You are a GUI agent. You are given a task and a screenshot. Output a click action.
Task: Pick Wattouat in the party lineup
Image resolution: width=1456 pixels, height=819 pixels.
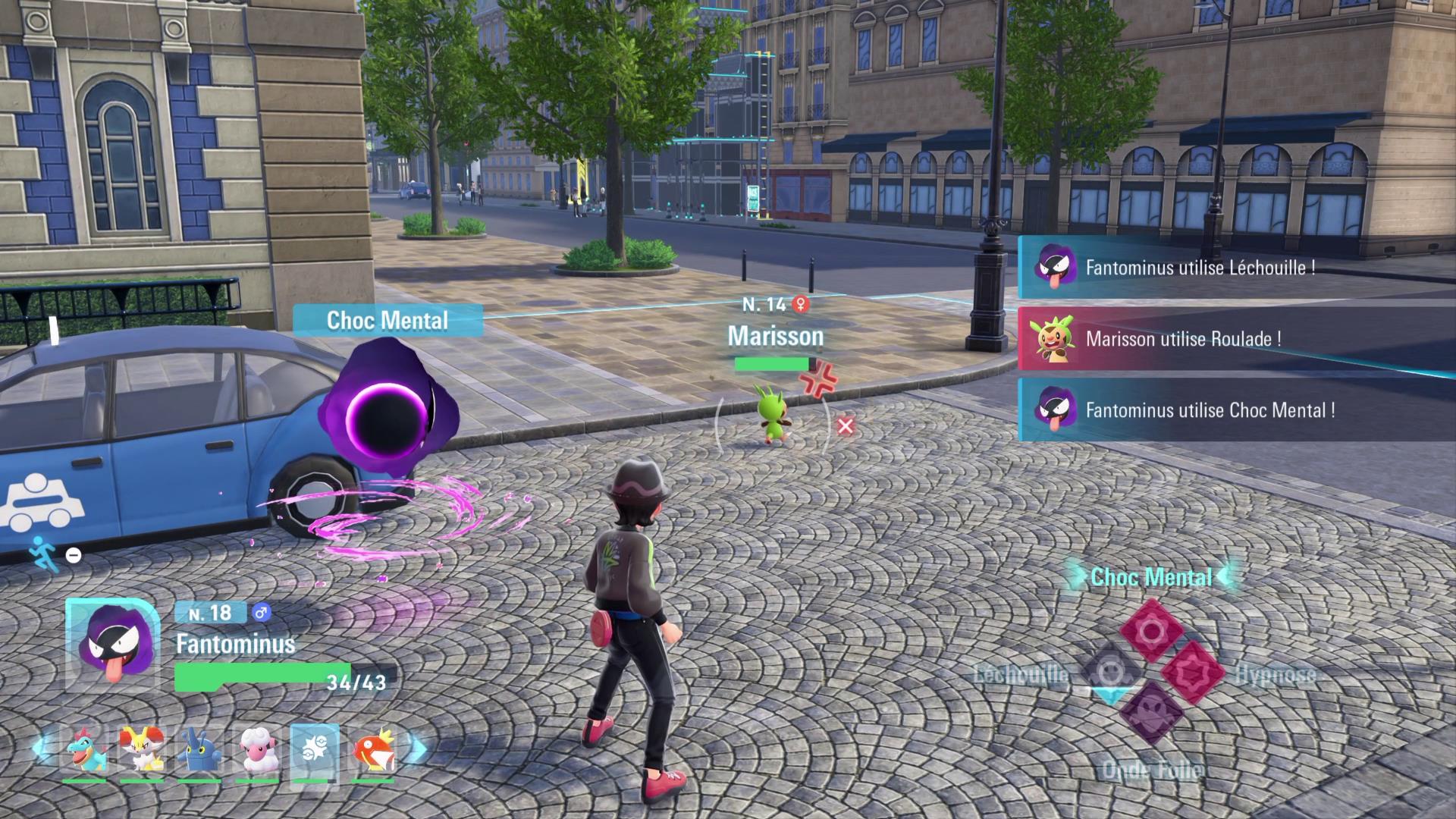[x=257, y=749]
